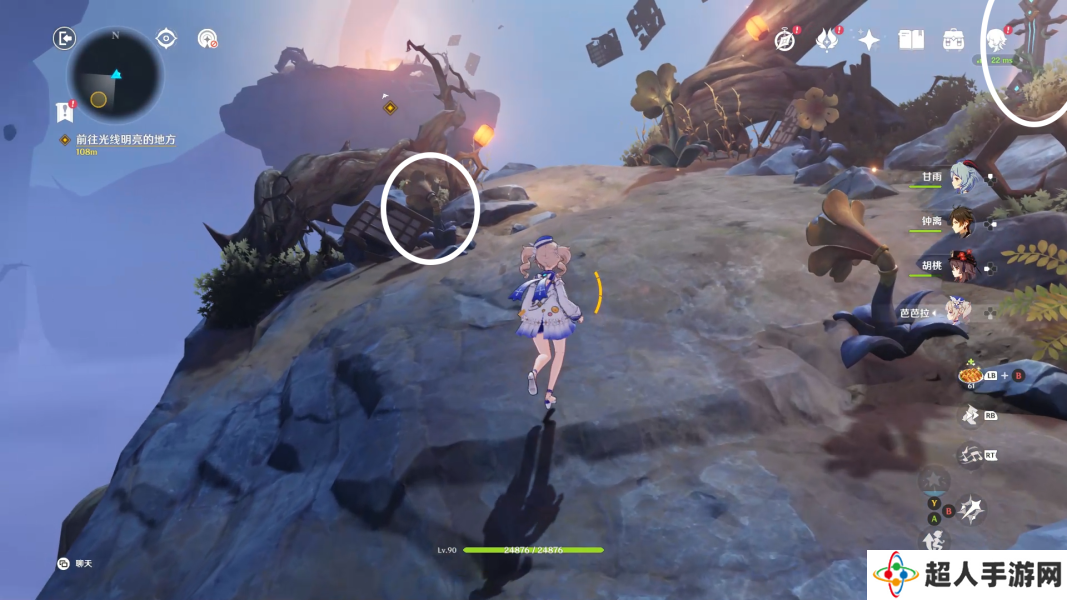Click the 超人手游网 watermark logo
This screenshot has width=1067, height=600.
[965, 575]
